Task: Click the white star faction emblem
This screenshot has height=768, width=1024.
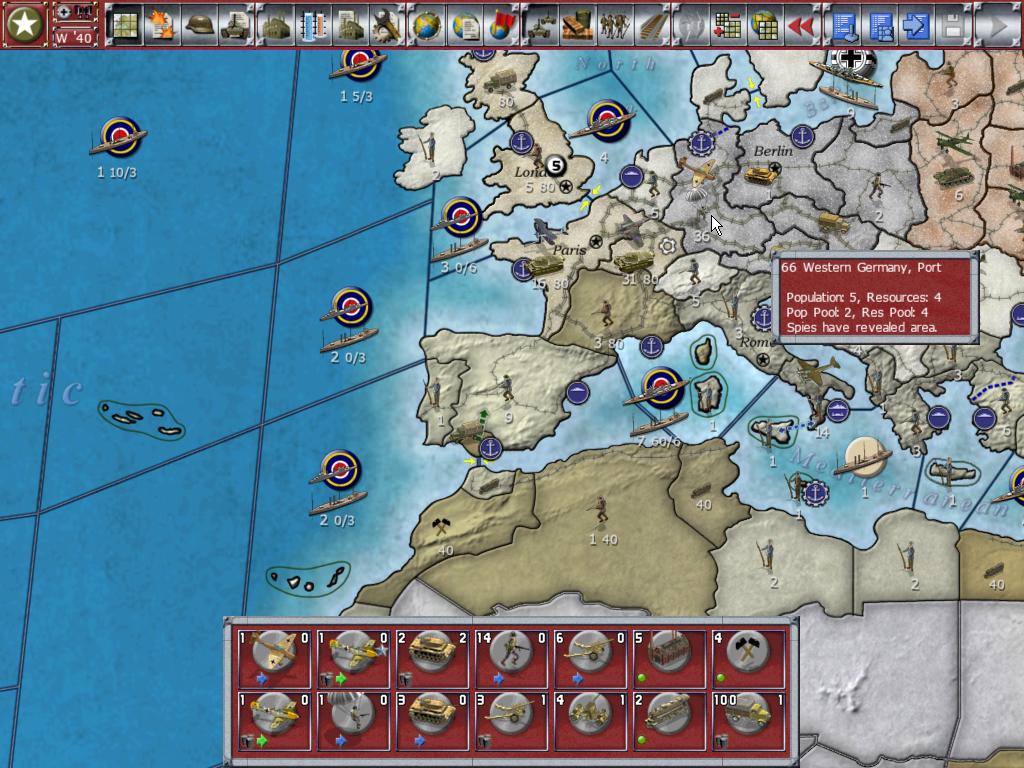Action: pyautogui.click(x=25, y=25)
